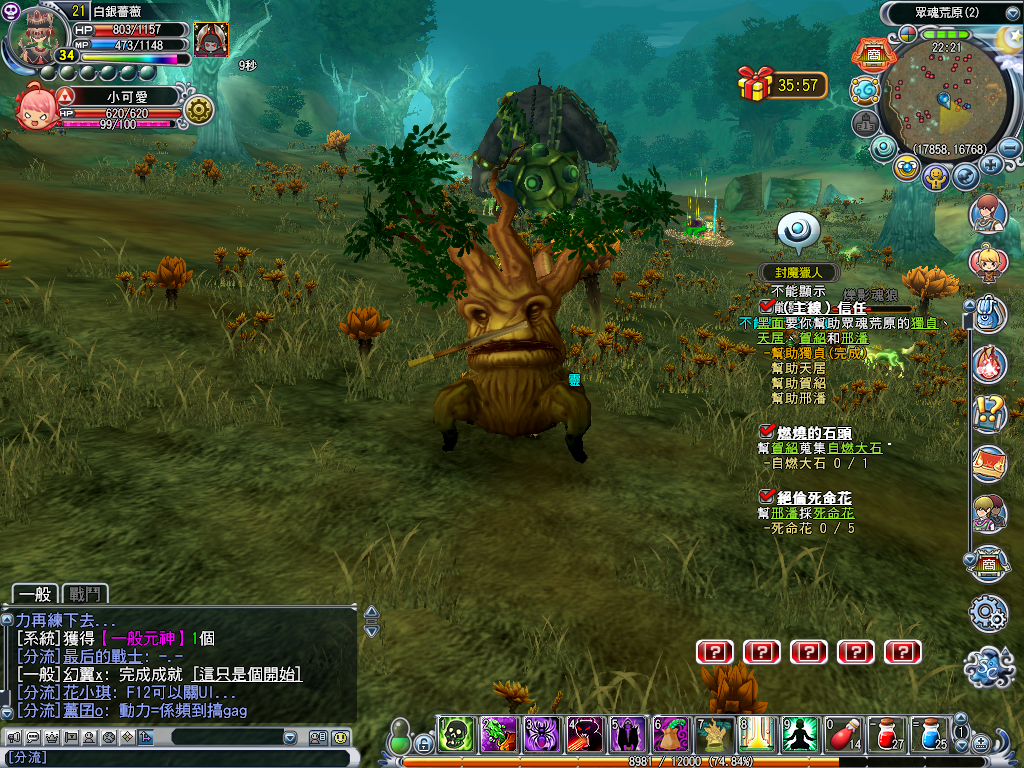Claim the gift box timer reward
1024x768 pixels.
pos(755,84)
